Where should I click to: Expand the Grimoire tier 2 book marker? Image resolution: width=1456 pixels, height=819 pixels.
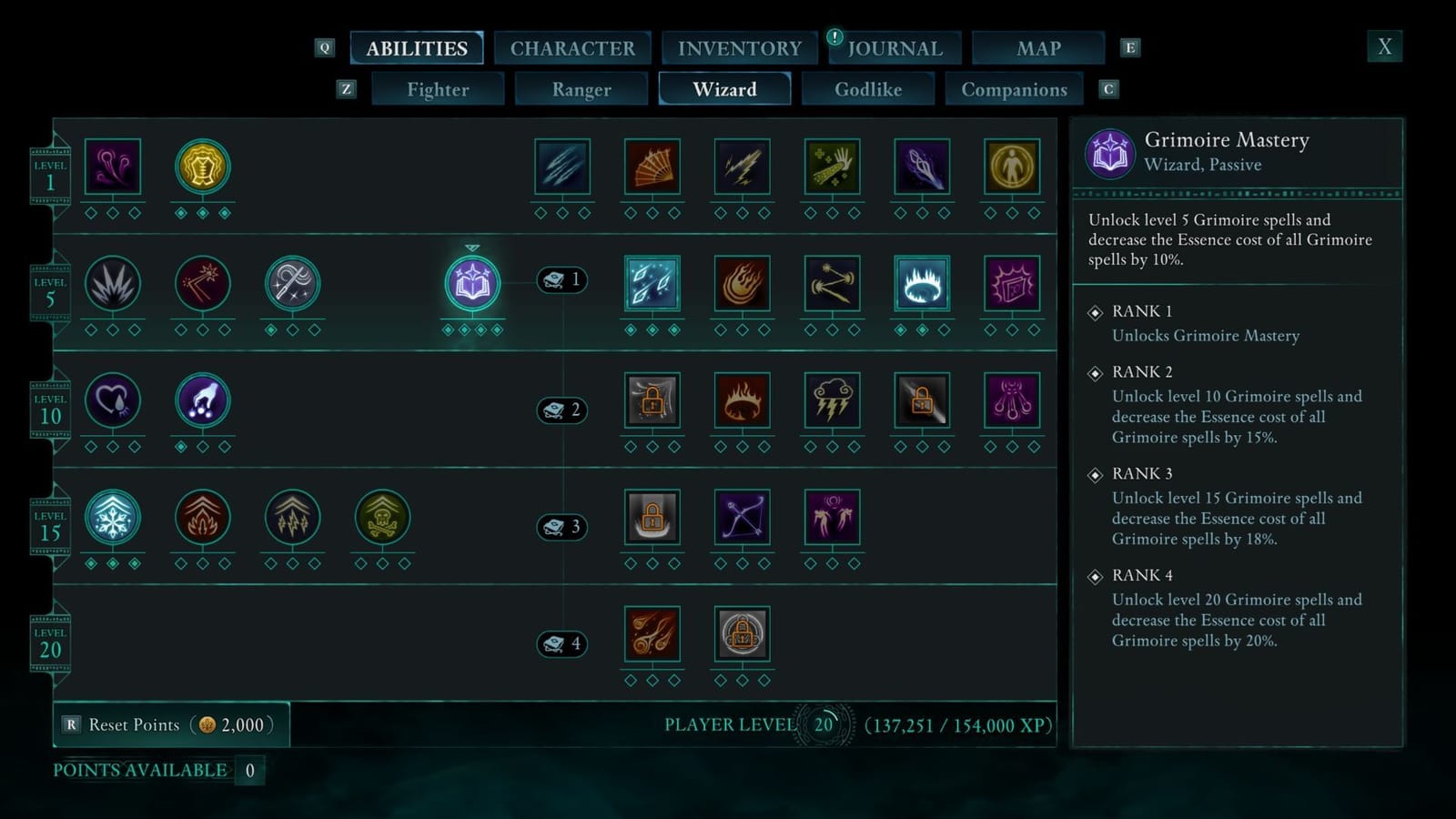point(561,409)
